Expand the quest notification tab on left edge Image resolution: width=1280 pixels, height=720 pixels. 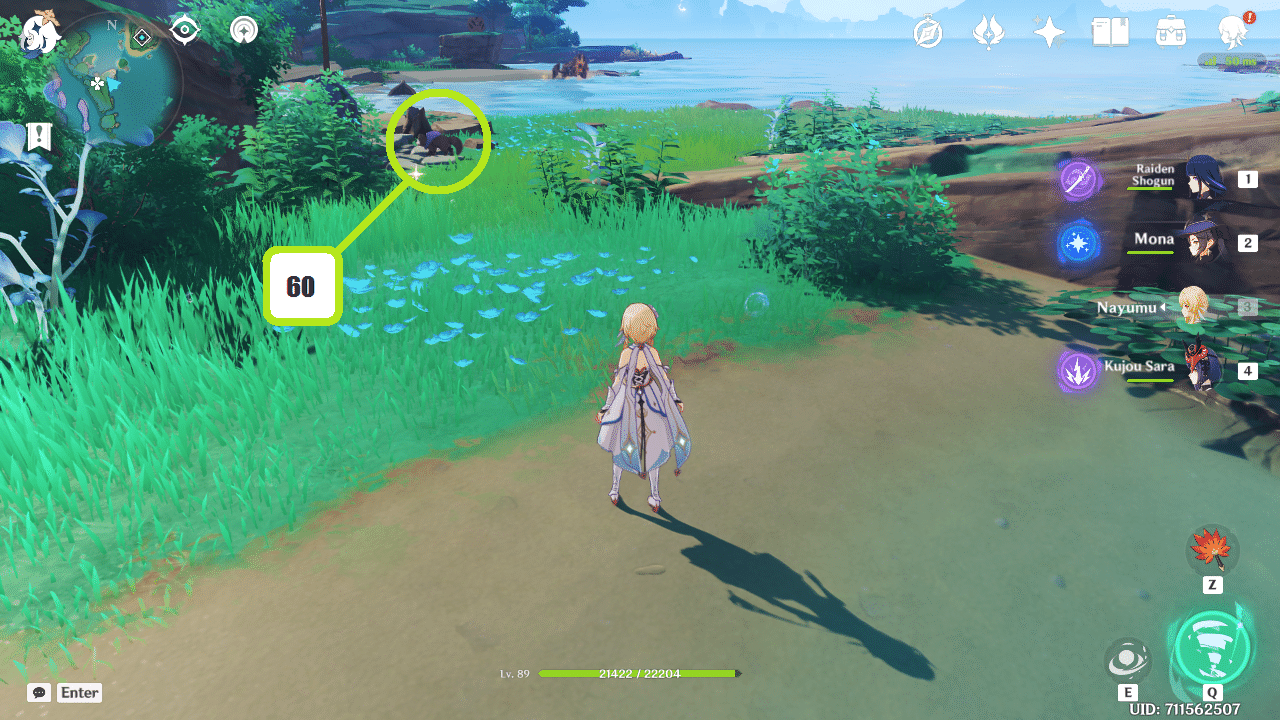38,136
